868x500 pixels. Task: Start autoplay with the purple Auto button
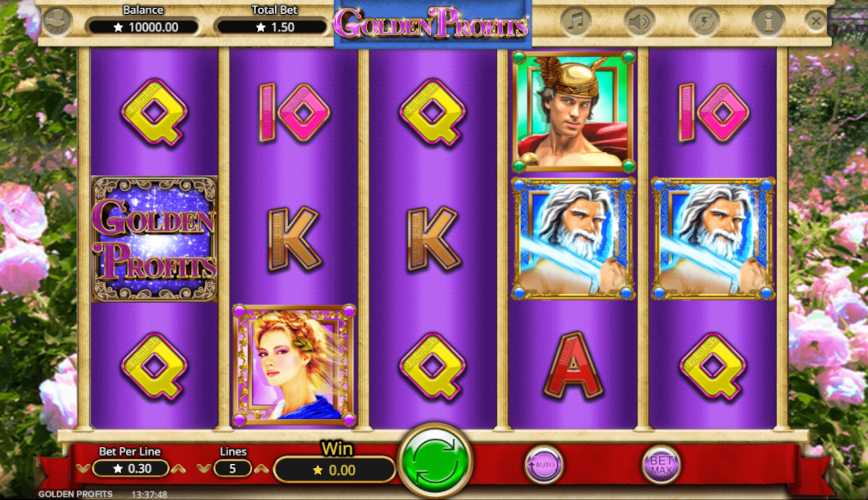click(543, 463)
